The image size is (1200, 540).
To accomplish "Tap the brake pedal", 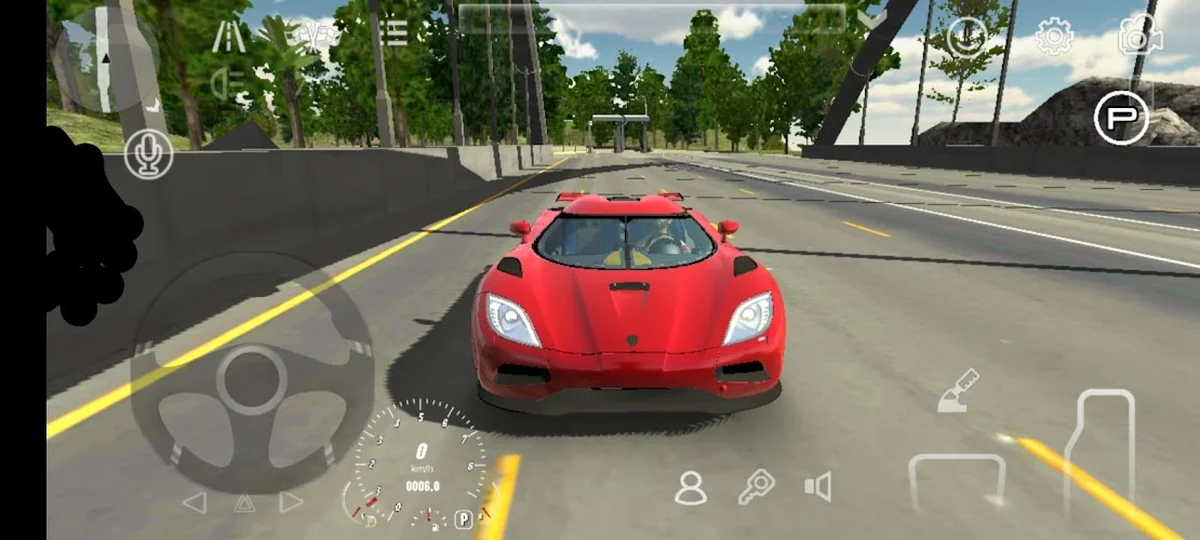I will 956,482.
